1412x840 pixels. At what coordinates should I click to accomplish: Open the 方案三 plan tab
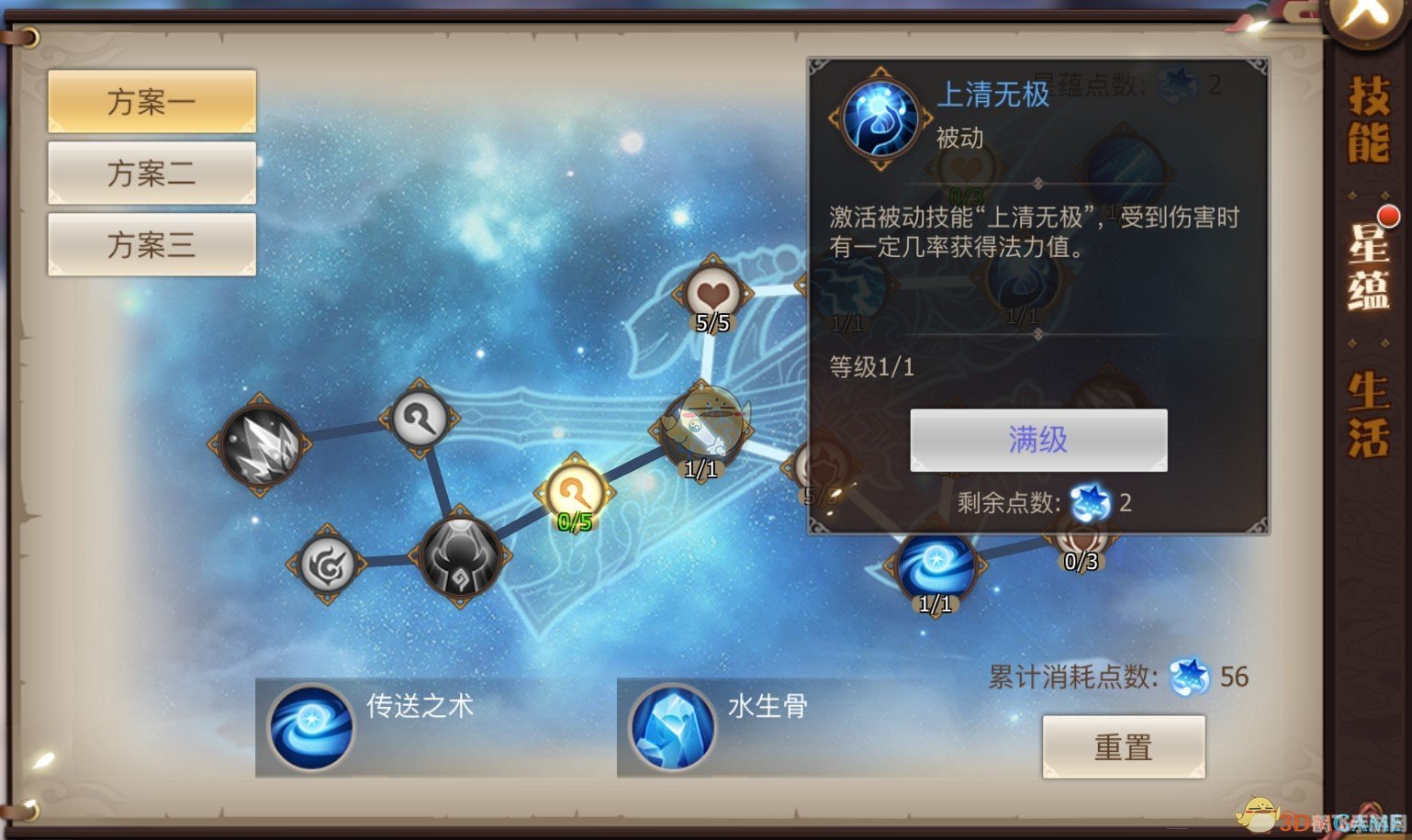[x=151, y=242]
